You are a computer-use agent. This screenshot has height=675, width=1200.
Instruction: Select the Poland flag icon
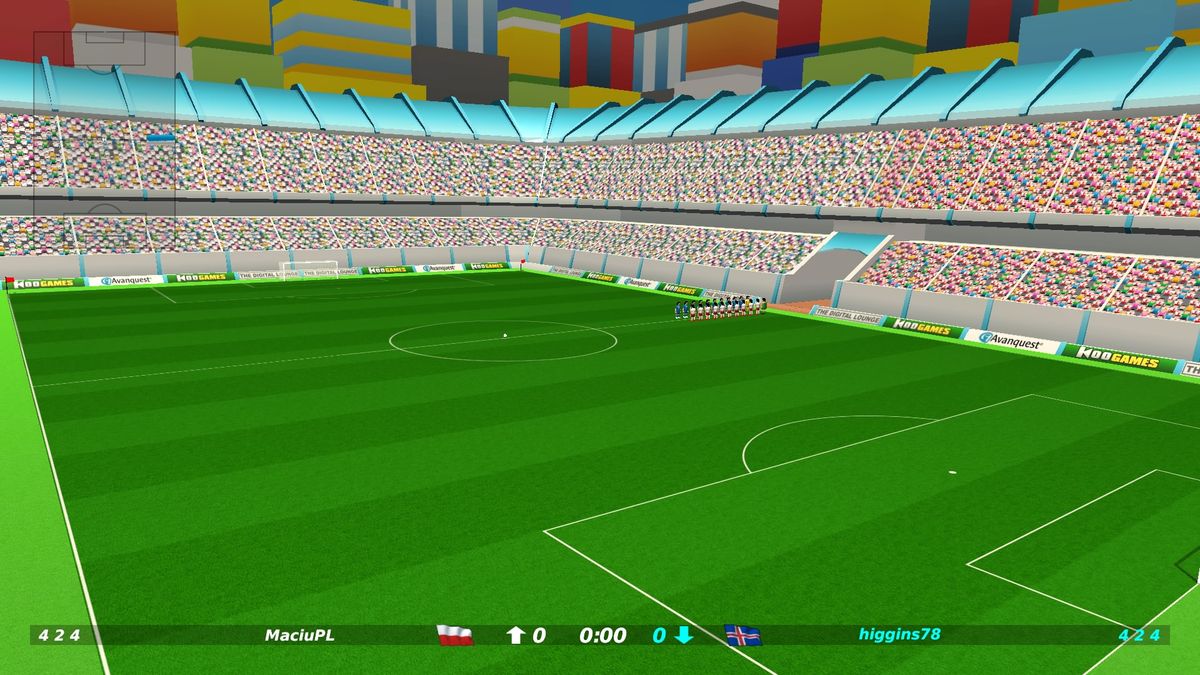point(455,635)
